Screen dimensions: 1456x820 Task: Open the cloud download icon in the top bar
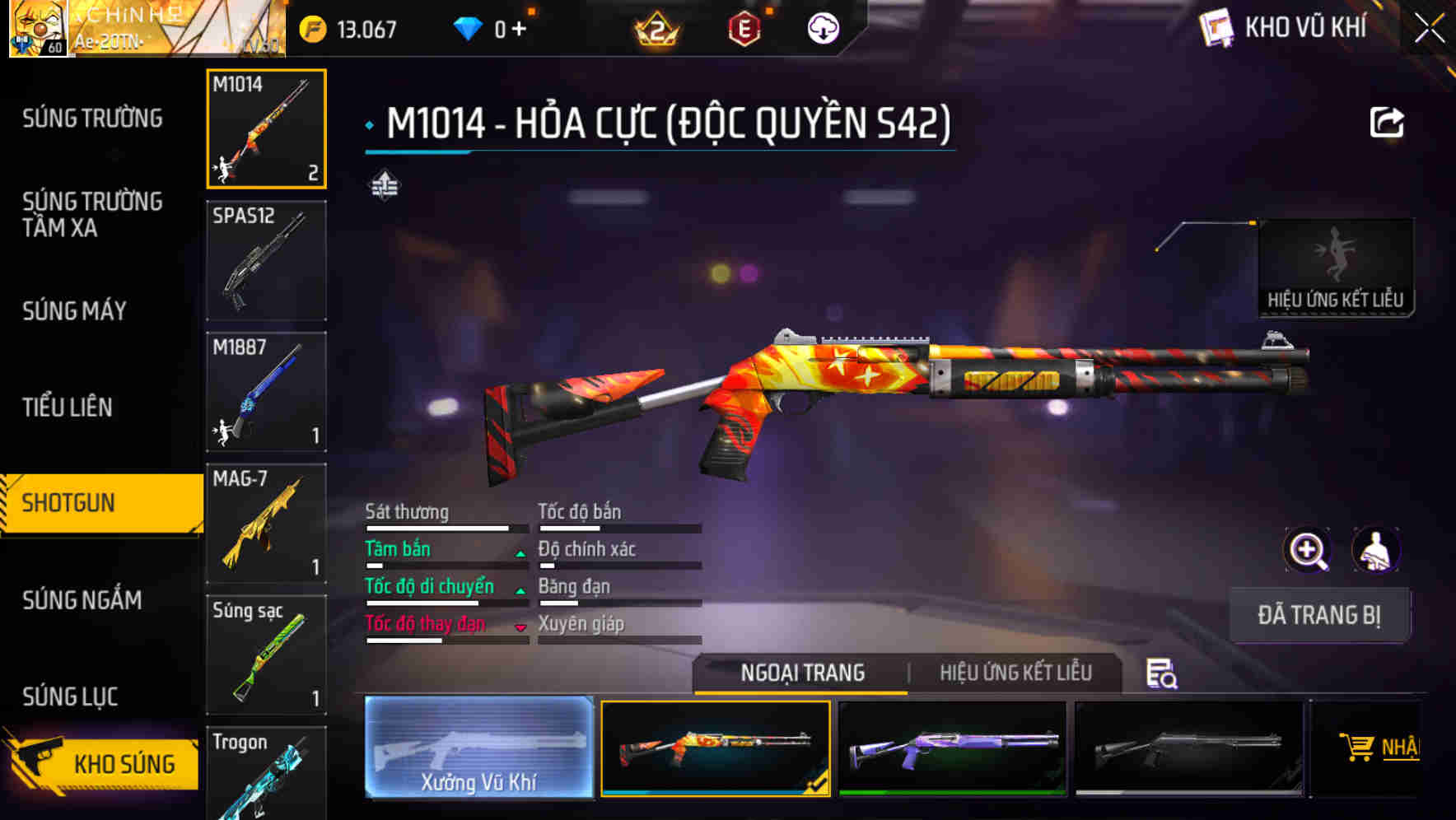(x=821, y=27)
